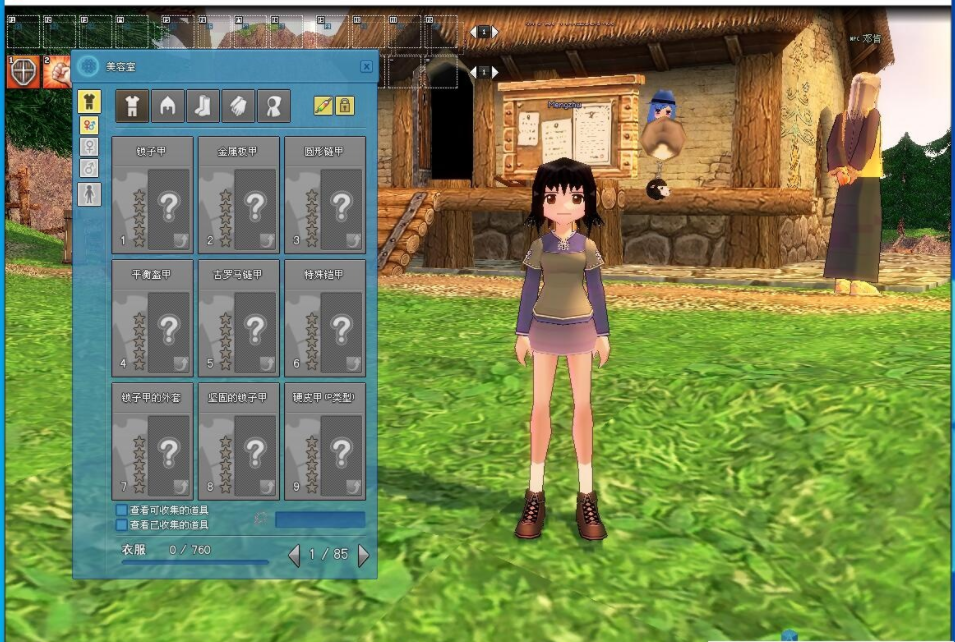Go to the next page of 85

(x=363, y=555)
